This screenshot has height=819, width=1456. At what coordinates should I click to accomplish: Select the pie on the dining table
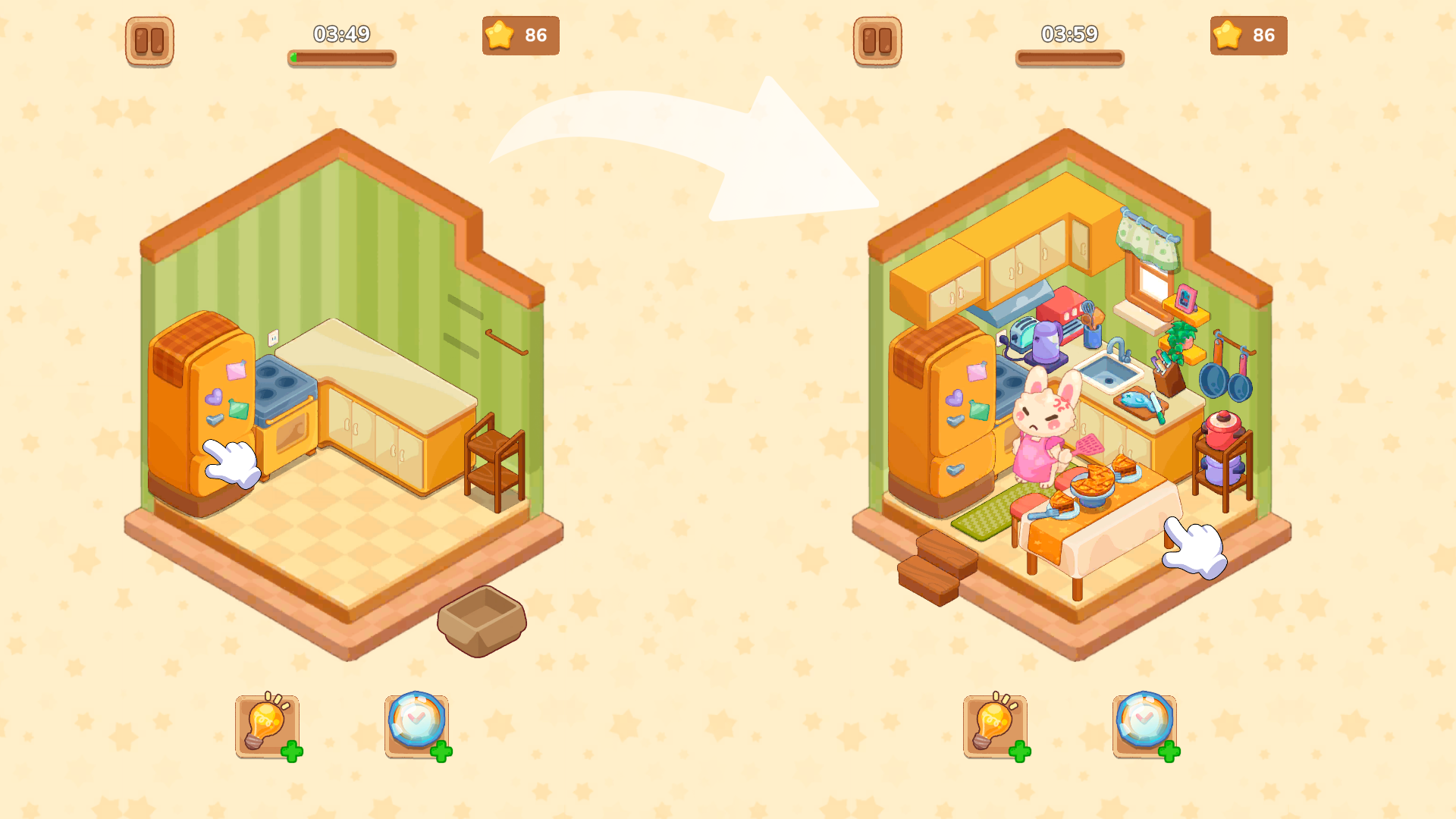coord(1092,485)
